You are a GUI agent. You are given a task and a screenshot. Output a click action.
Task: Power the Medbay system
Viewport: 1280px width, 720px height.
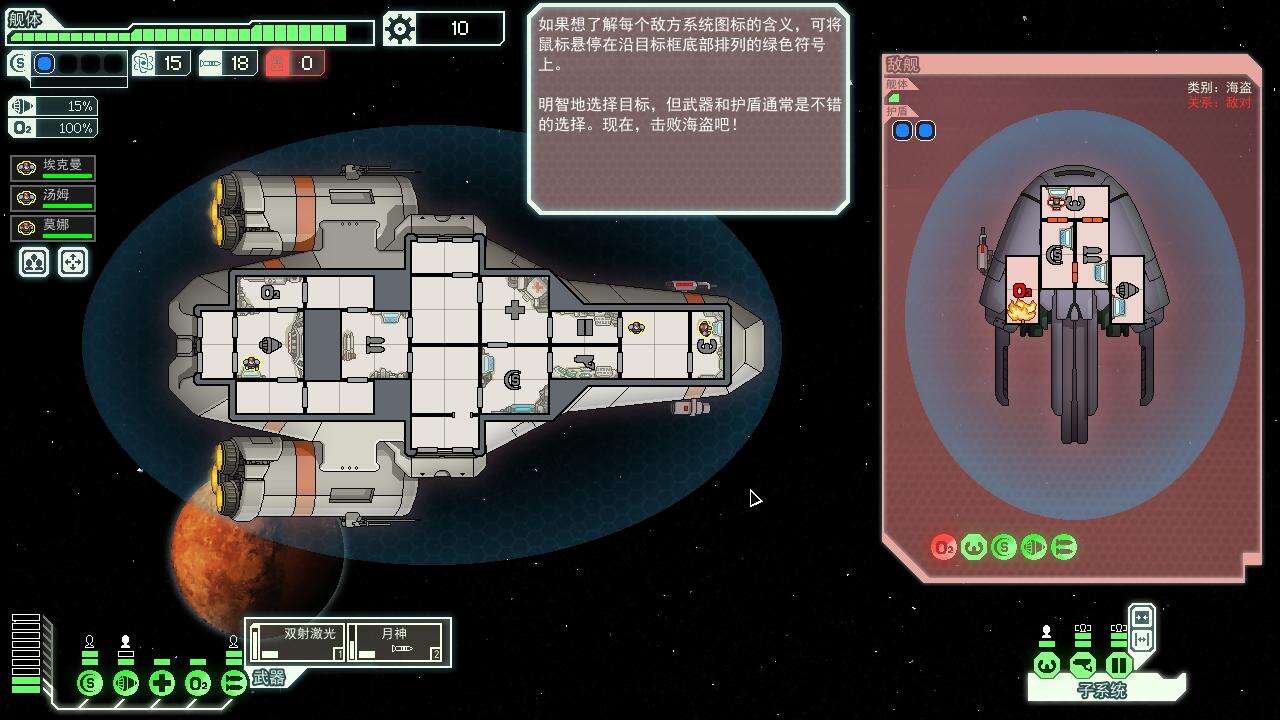point(160,682)
